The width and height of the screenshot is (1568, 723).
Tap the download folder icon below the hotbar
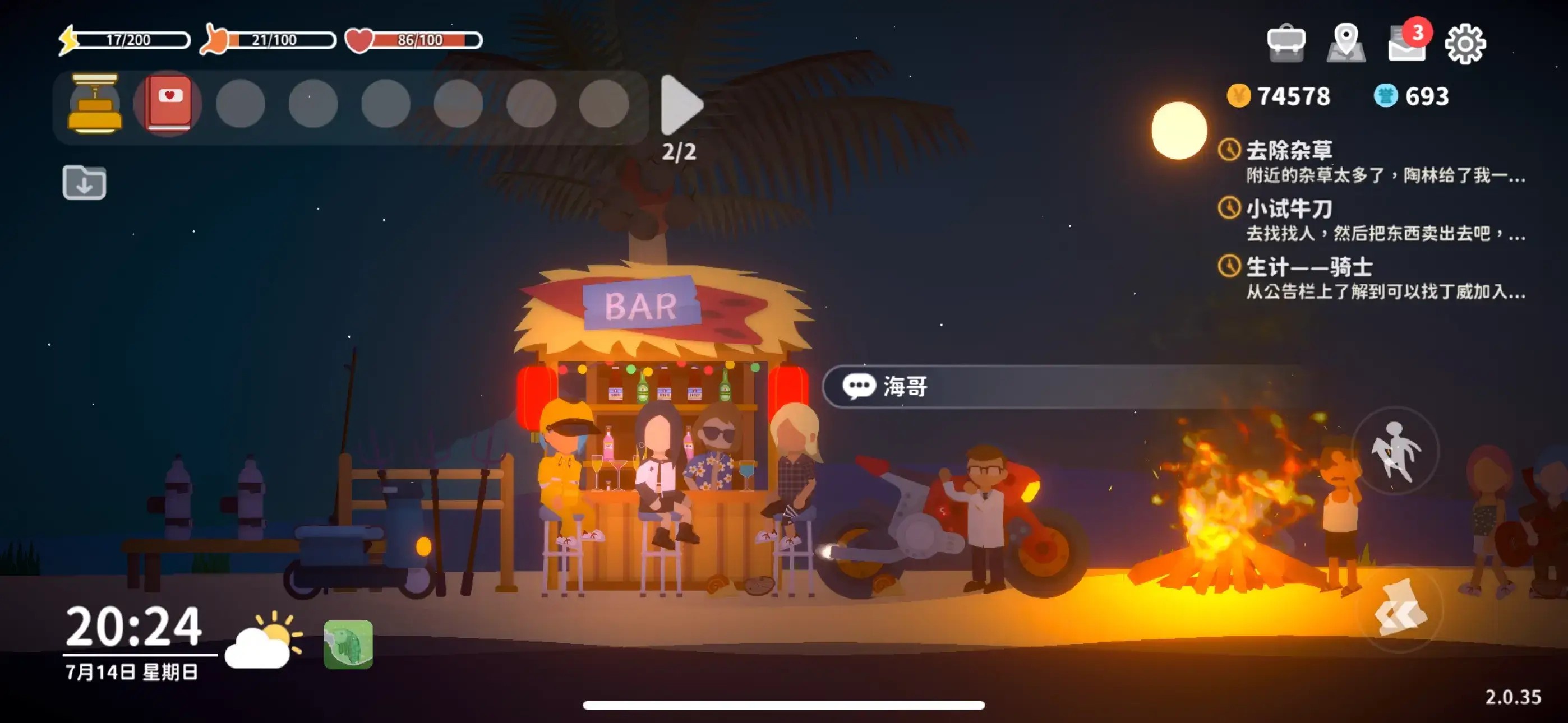(x=85, y=183)
